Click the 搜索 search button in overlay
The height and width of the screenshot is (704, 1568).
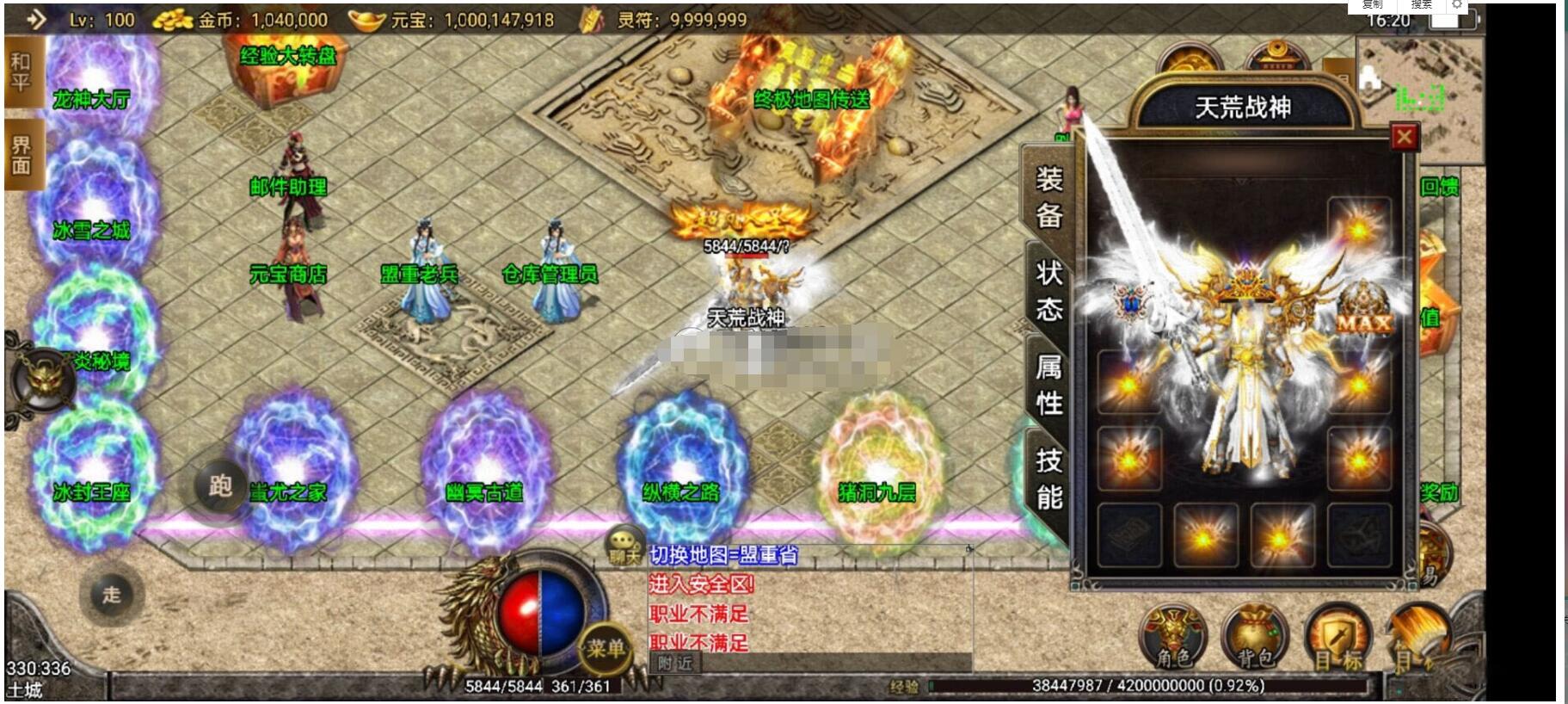[x=1421, y=5]
